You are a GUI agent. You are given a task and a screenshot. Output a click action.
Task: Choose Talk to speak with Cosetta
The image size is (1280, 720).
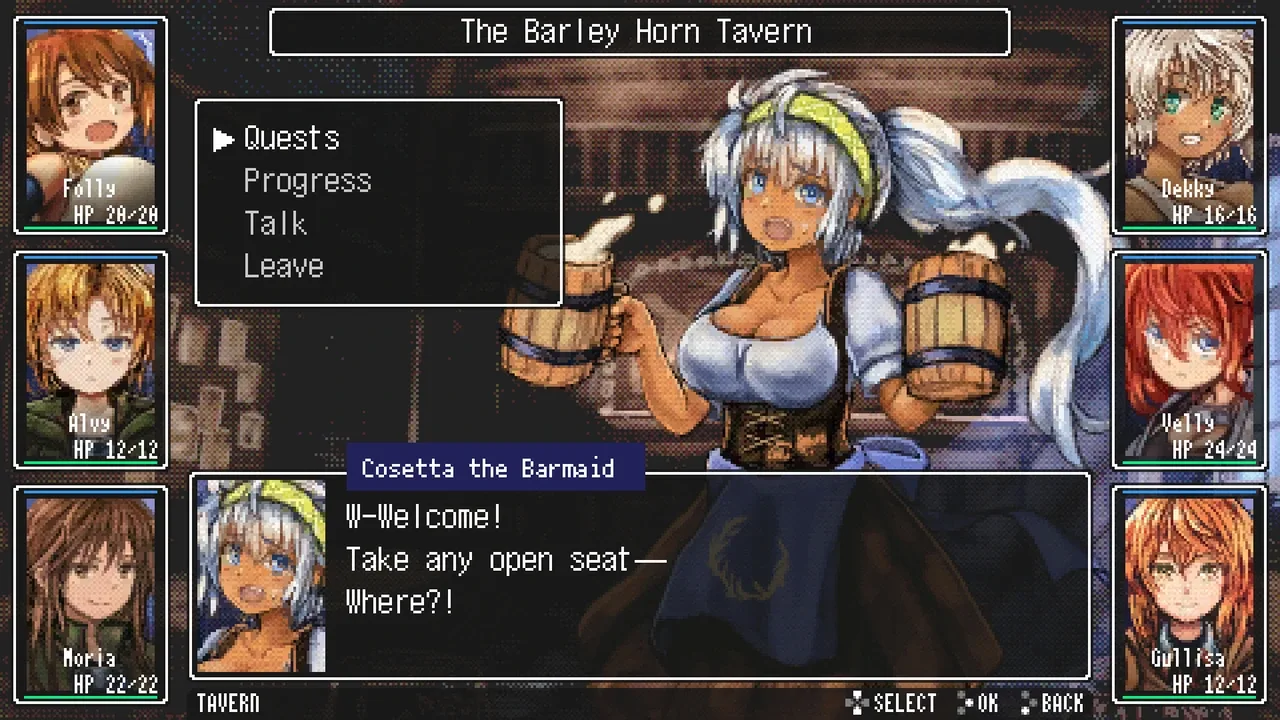pos(275,224)
